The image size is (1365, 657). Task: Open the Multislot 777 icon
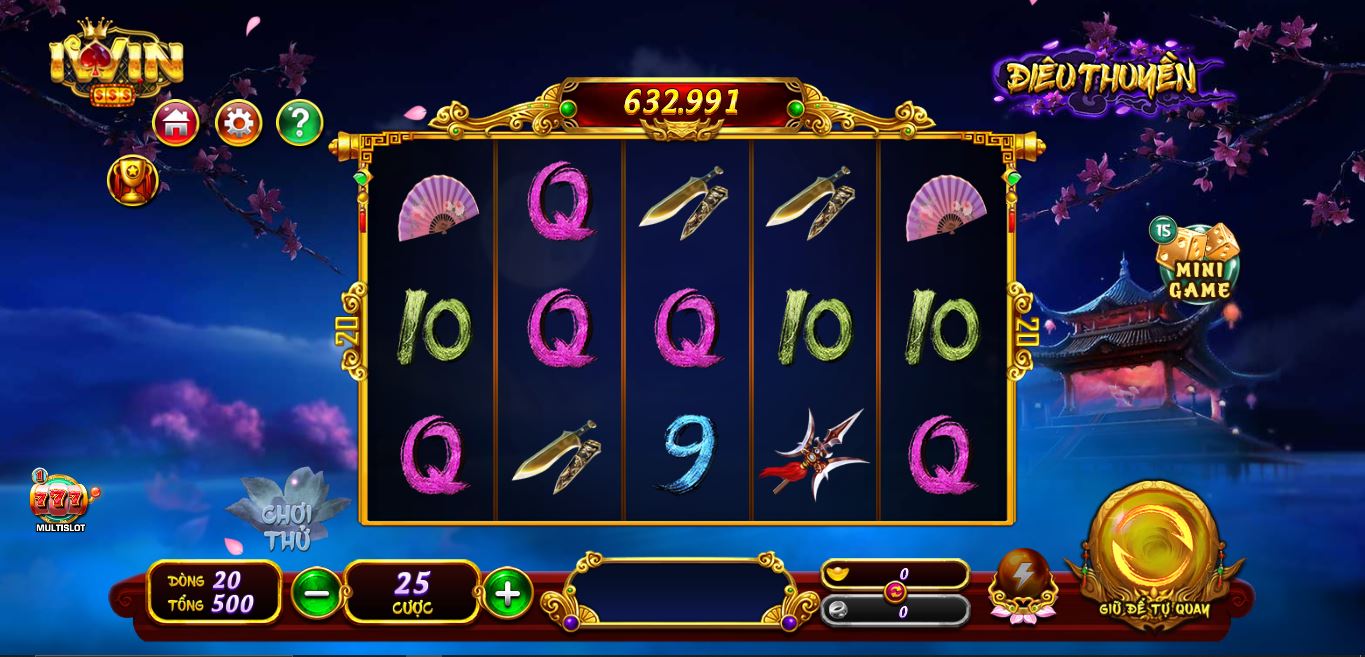pyautogui.click(x=60, y=501)
